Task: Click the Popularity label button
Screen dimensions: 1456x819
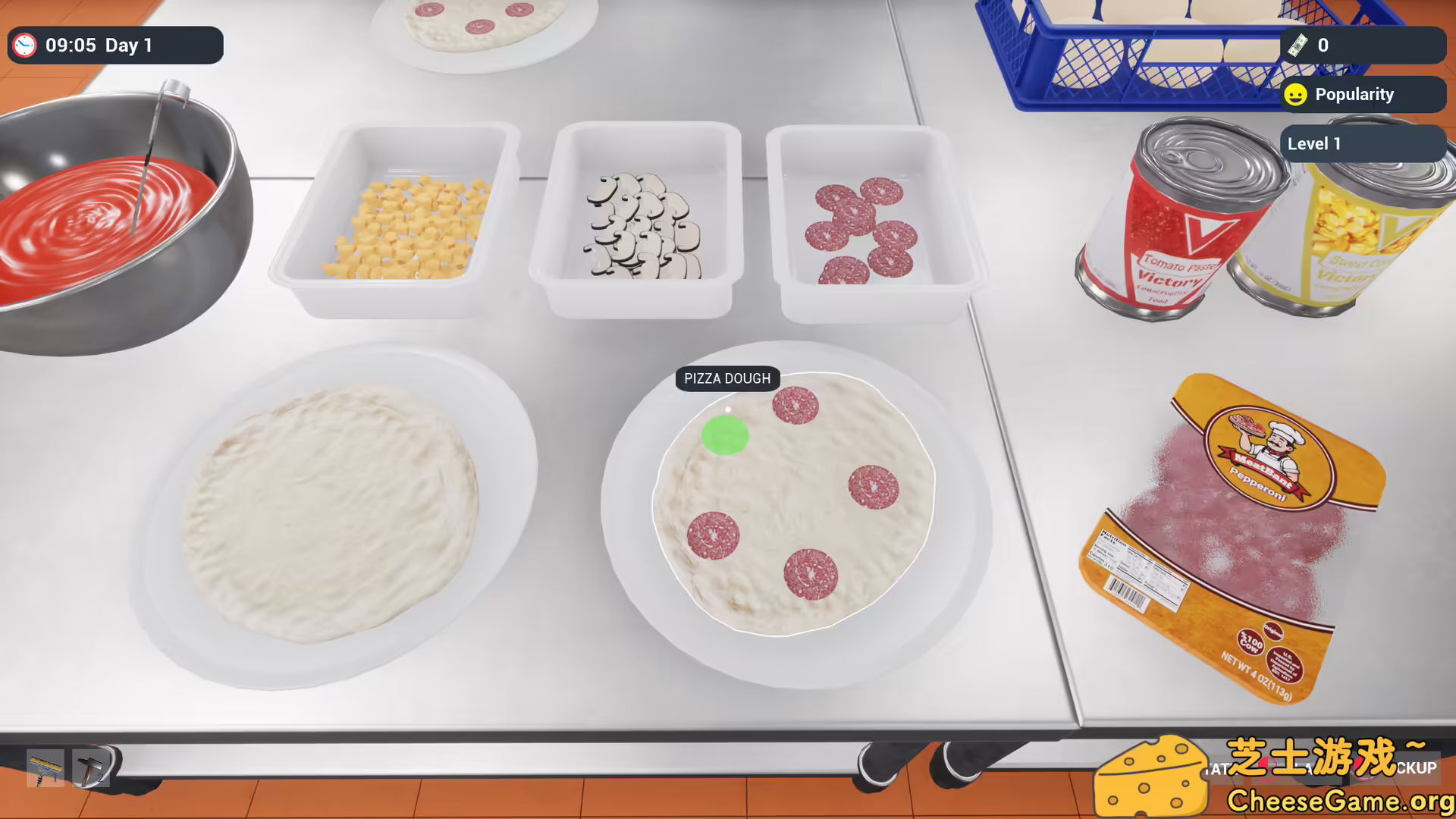Action: tap(1355, 94)
